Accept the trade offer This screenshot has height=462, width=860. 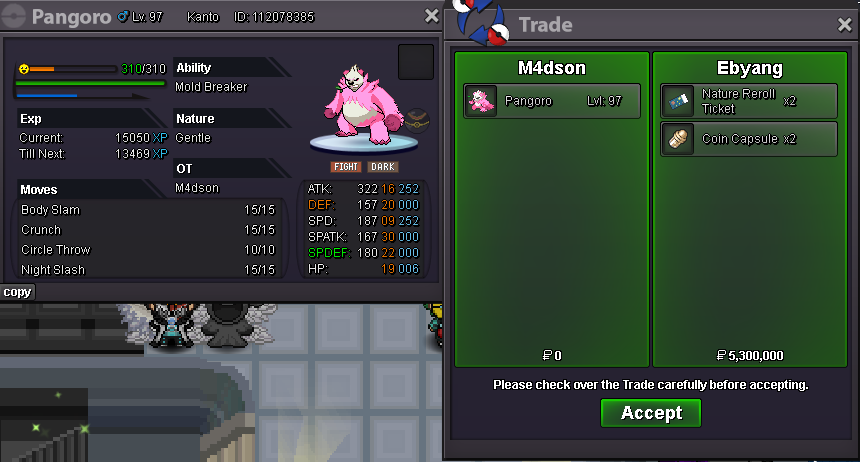point(651,413)
